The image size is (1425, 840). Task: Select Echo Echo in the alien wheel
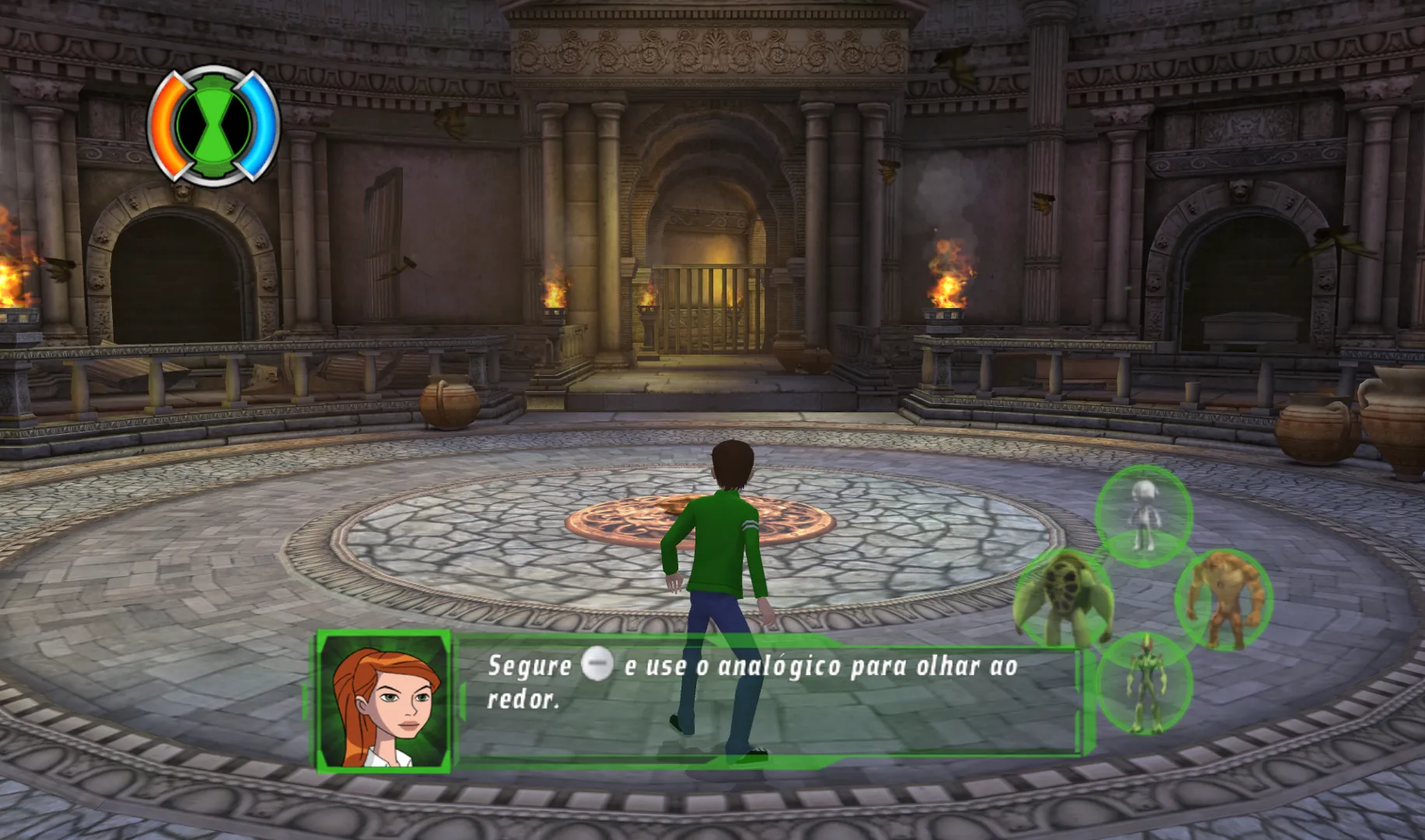pyautogui.click(x=1143, y=513)
